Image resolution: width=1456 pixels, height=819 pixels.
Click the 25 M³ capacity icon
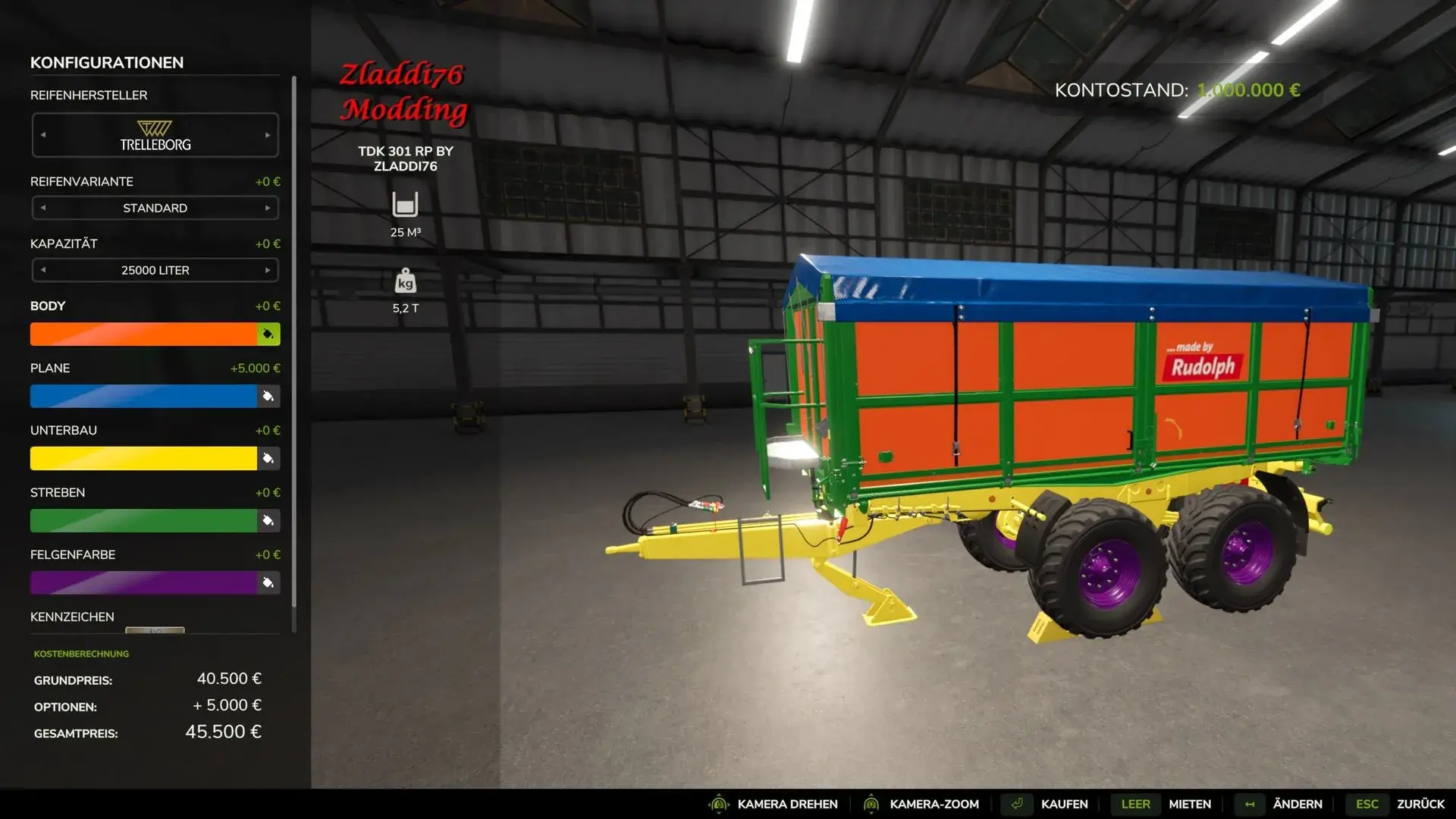pyautogui.click(x=406, y=205)
